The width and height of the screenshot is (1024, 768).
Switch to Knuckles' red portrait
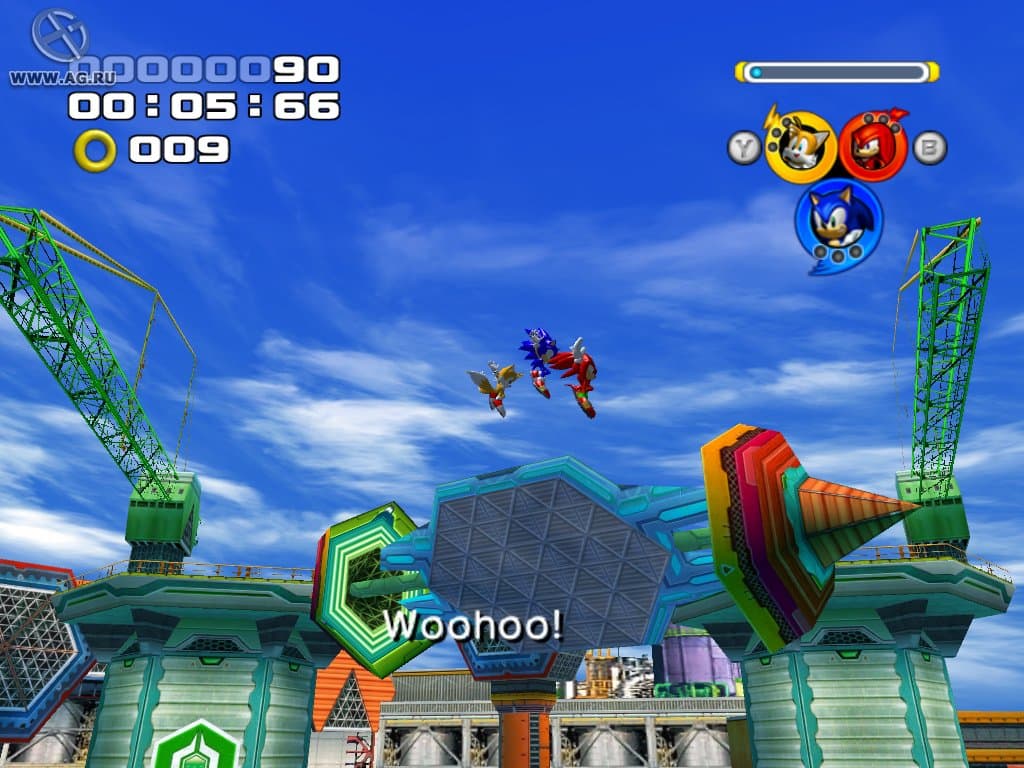[x=873, y=146]
